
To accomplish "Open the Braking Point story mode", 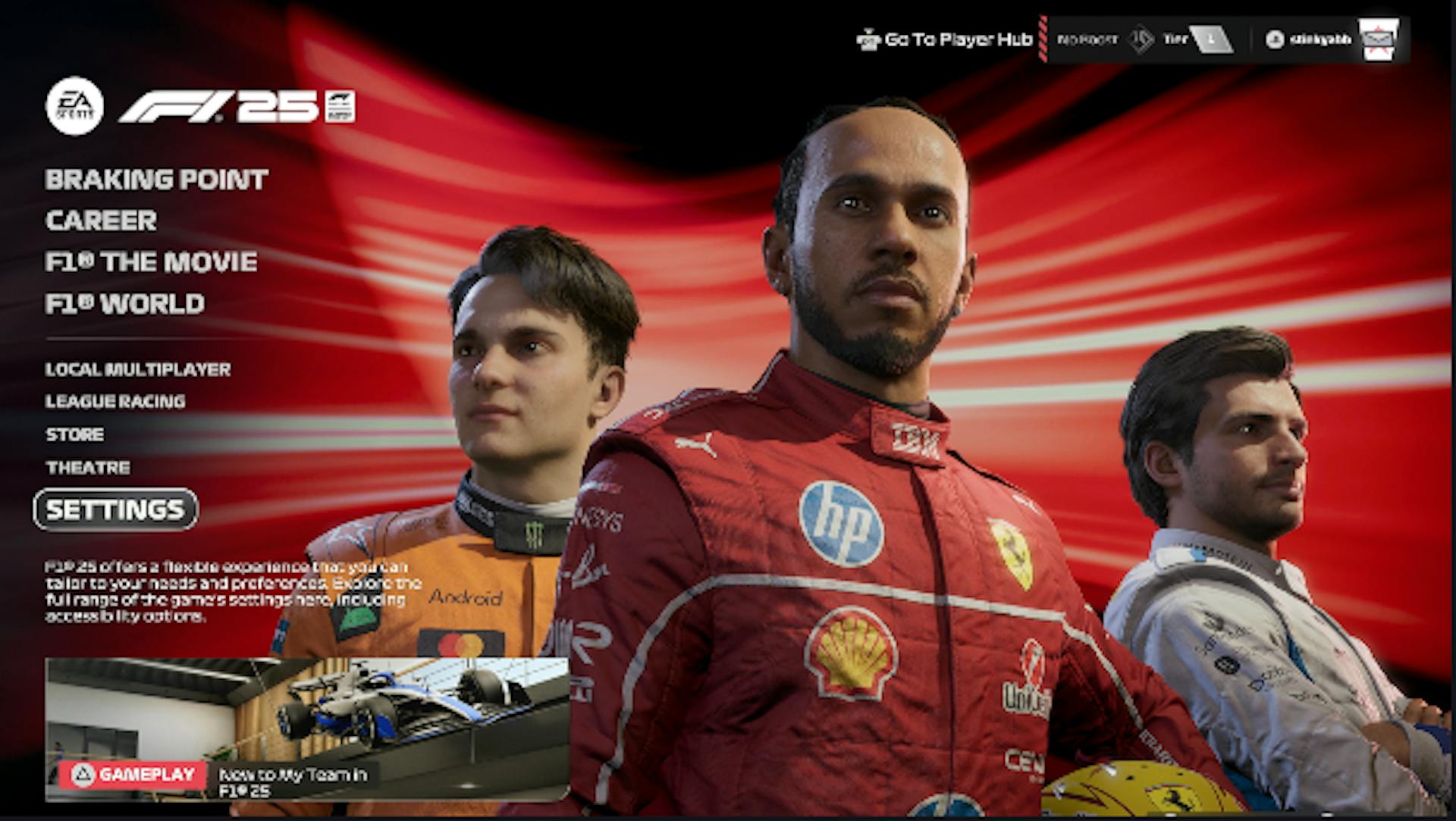I will 156,180.
